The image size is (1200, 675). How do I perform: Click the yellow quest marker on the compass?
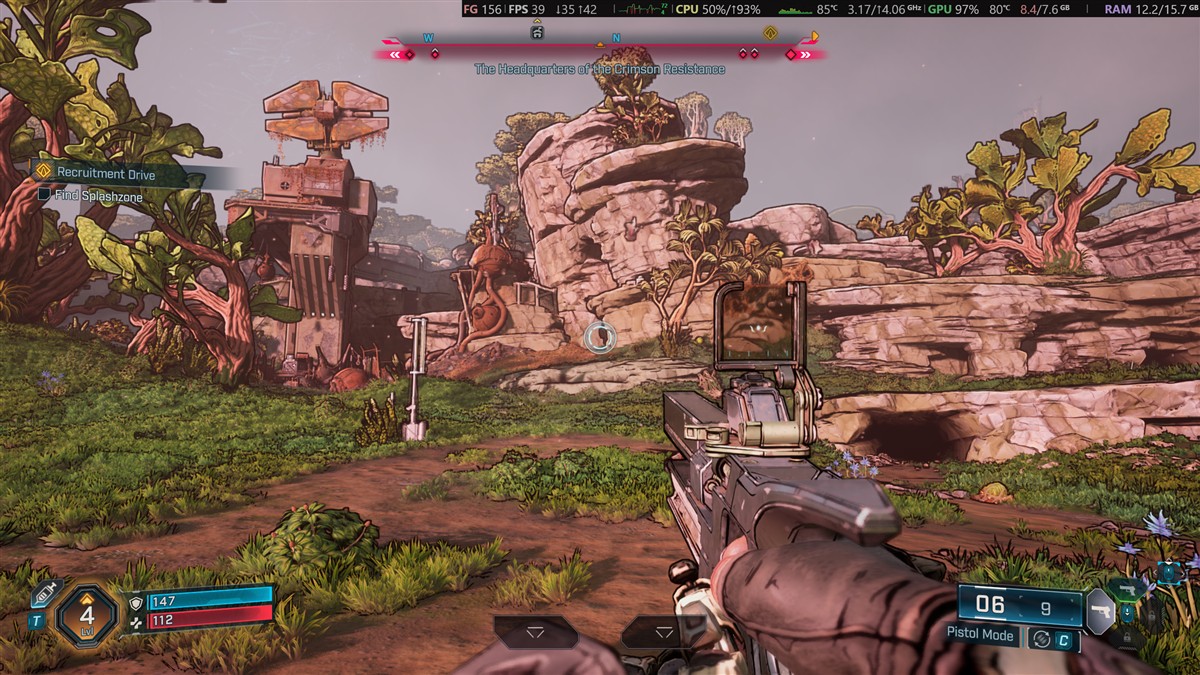[x=770, y=33]
